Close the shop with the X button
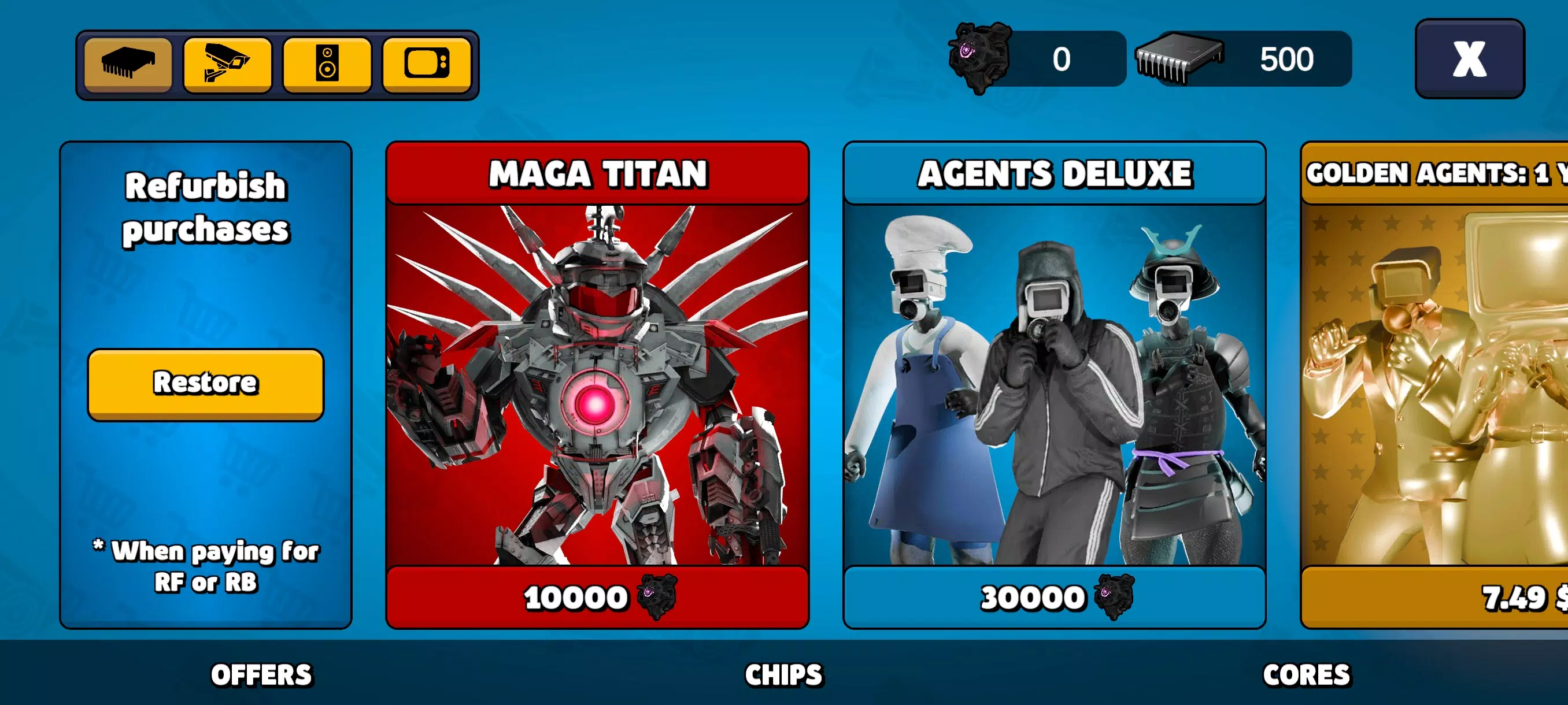 (1469, 59)
